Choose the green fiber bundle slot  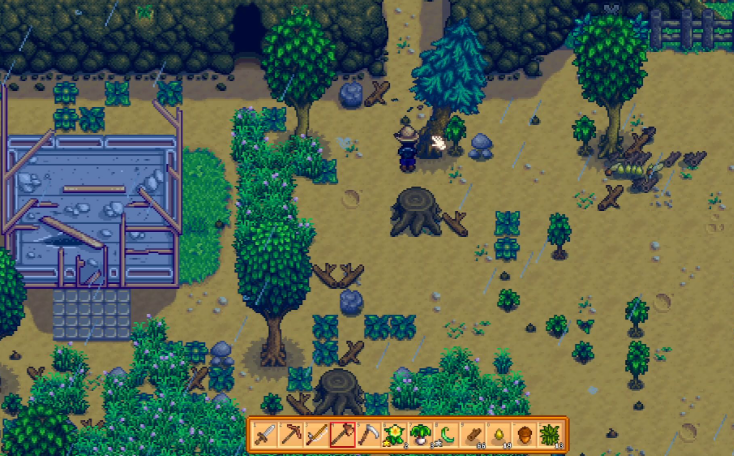tap(551, 435)
